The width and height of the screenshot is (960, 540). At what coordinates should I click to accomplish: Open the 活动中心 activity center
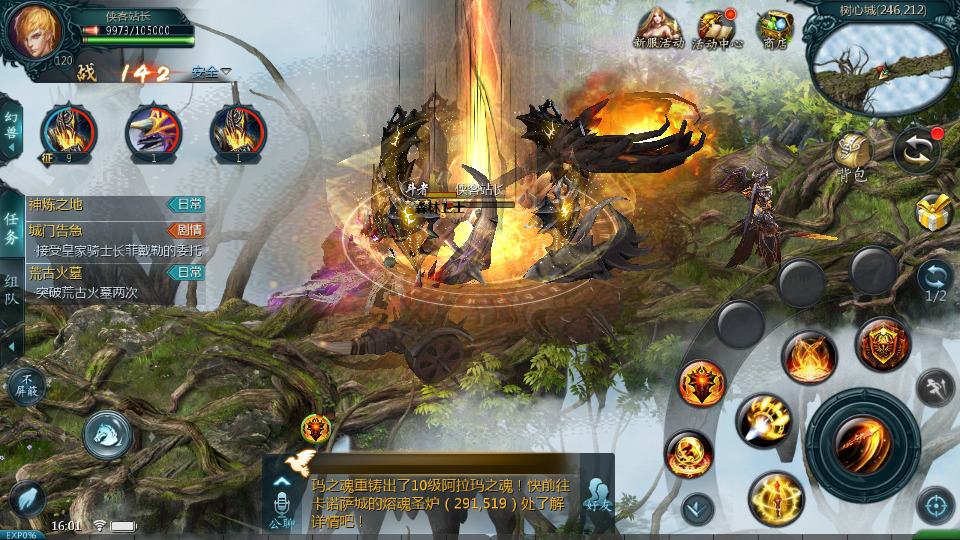pos(717,28)
